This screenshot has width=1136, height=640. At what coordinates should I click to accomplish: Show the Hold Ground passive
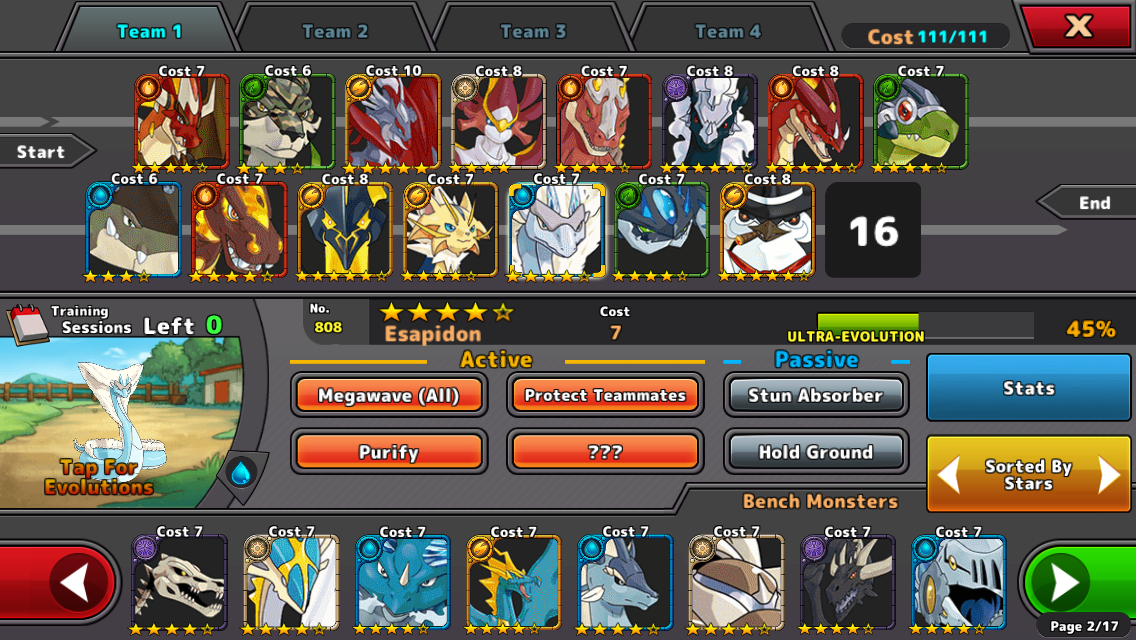click(x=815, y=452)
